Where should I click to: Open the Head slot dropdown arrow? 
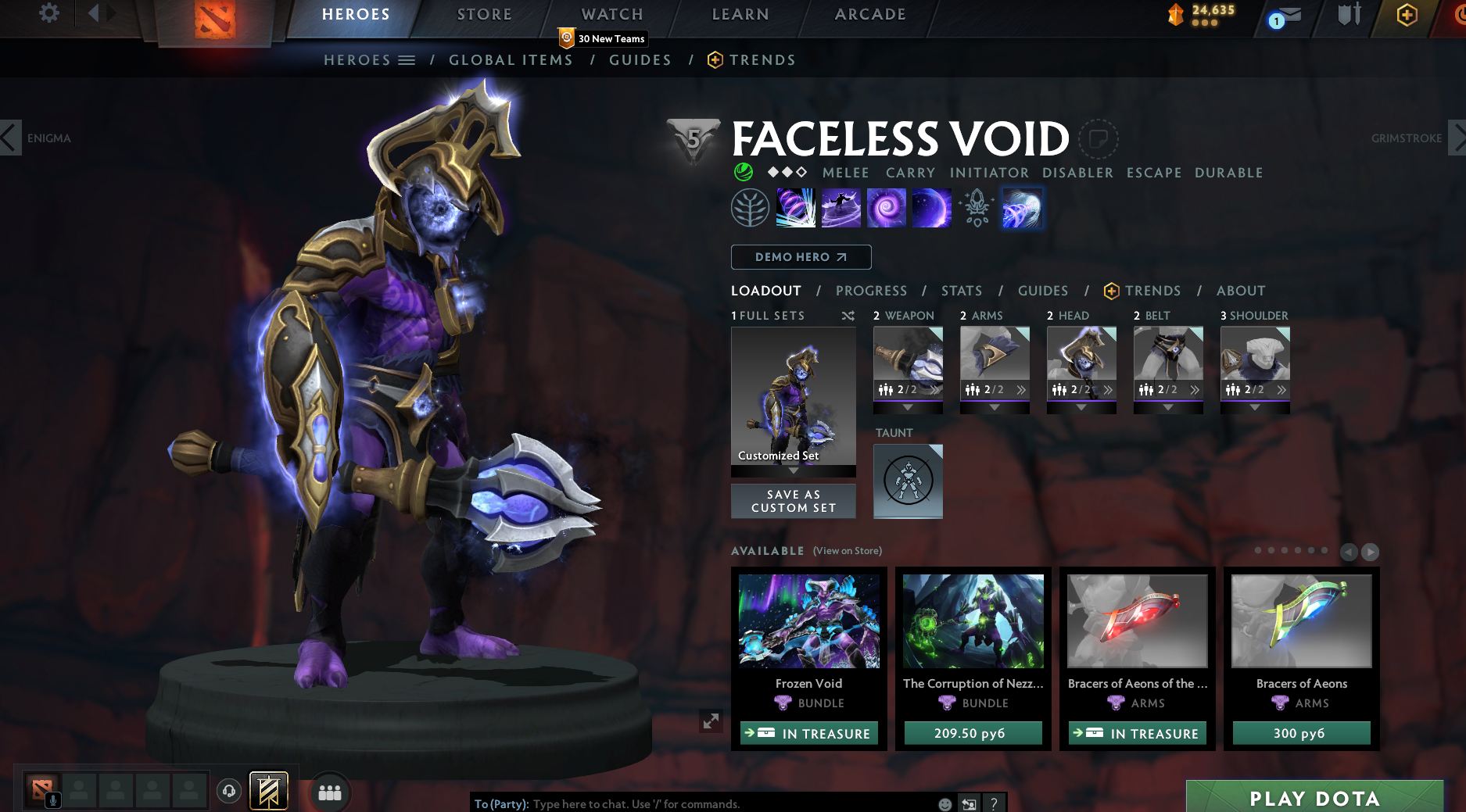click(x=1081, y=406)
